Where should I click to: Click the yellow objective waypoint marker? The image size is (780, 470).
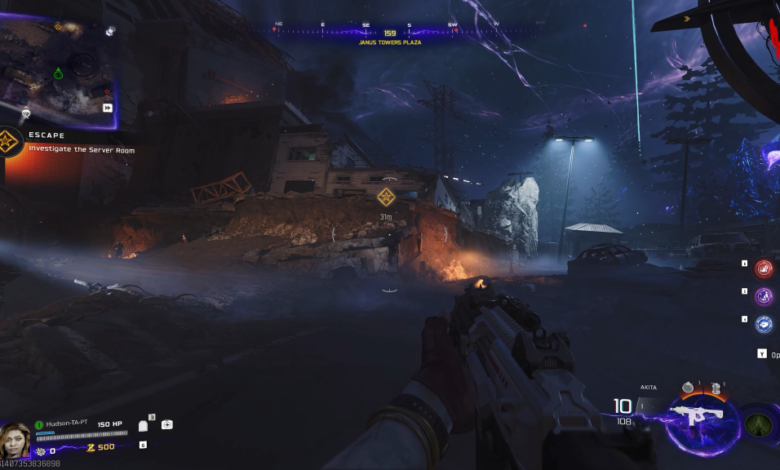click(x=386, y=196)
